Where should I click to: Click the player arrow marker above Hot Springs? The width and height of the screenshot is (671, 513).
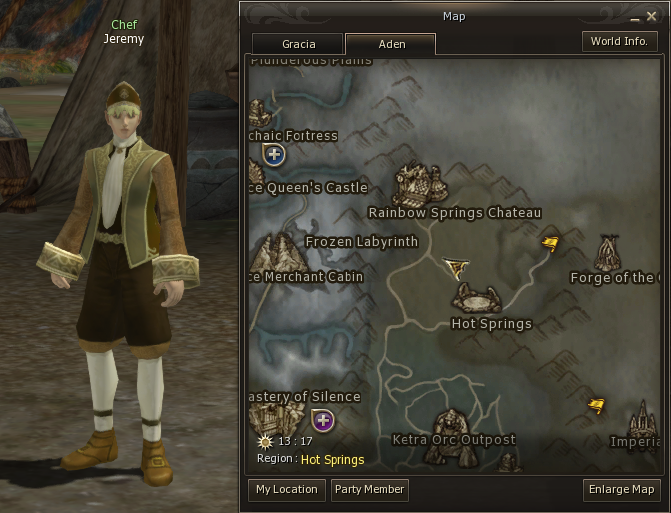(456, 267)
